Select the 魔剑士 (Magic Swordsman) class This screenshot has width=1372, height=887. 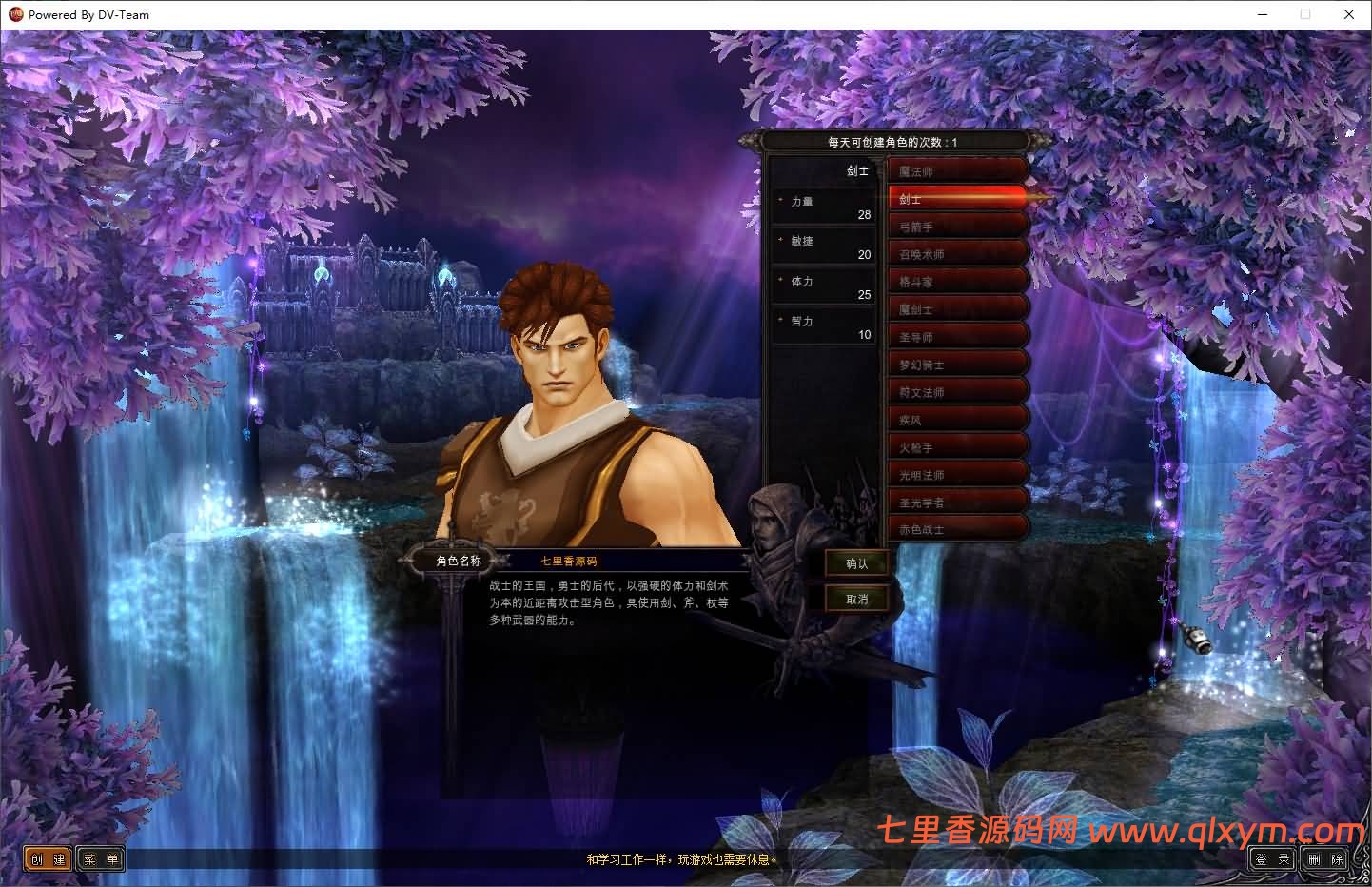coord(956,307)
